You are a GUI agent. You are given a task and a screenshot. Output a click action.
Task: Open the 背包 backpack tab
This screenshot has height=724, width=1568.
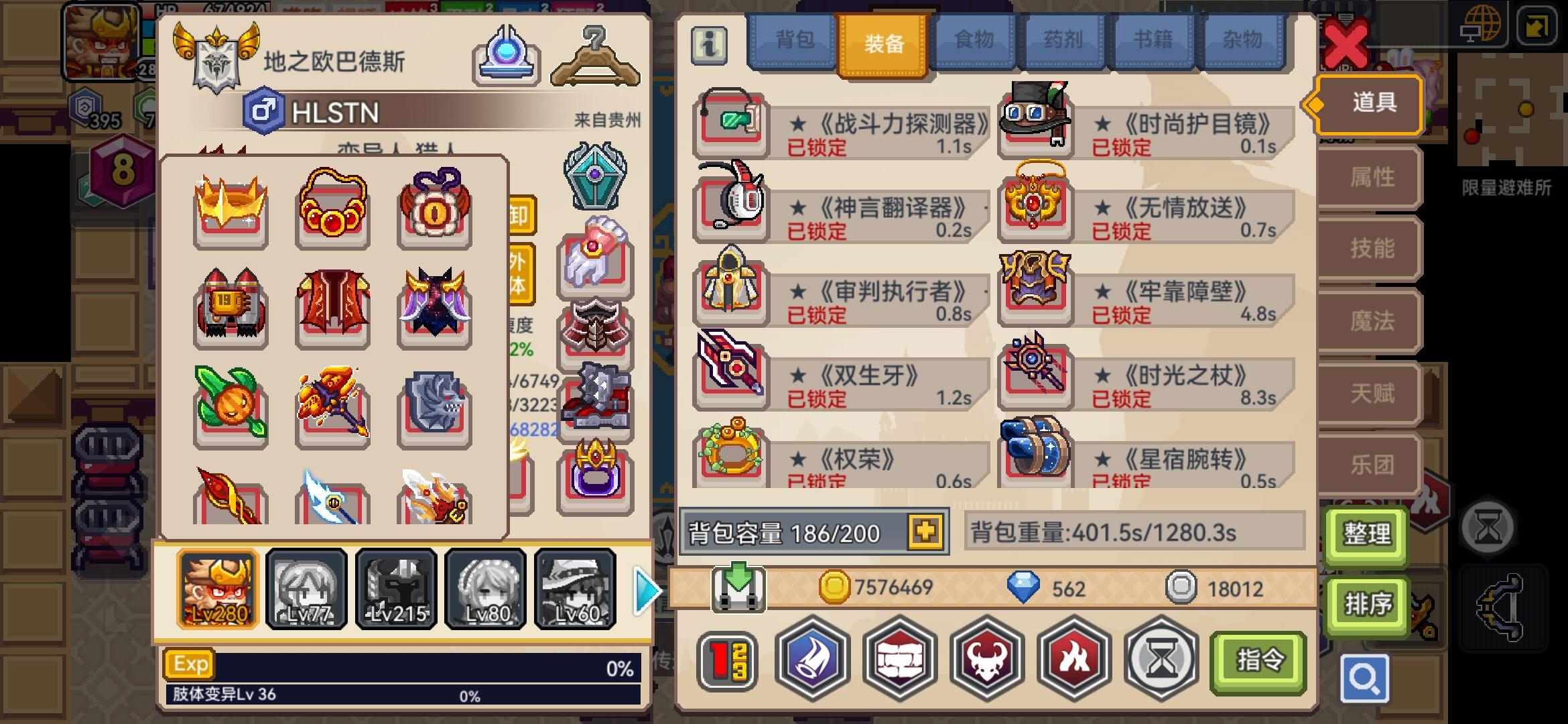click(795, 40)
